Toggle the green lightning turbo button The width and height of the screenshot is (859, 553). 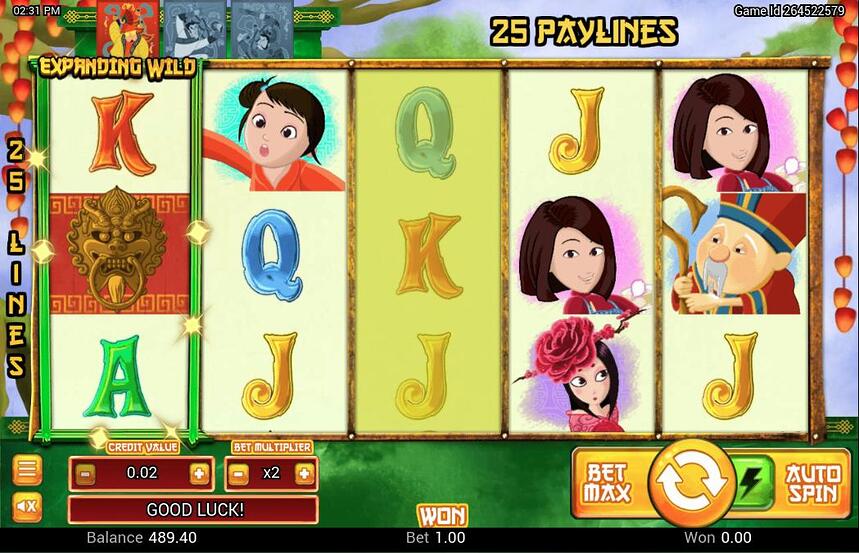(x=751, y=473)
